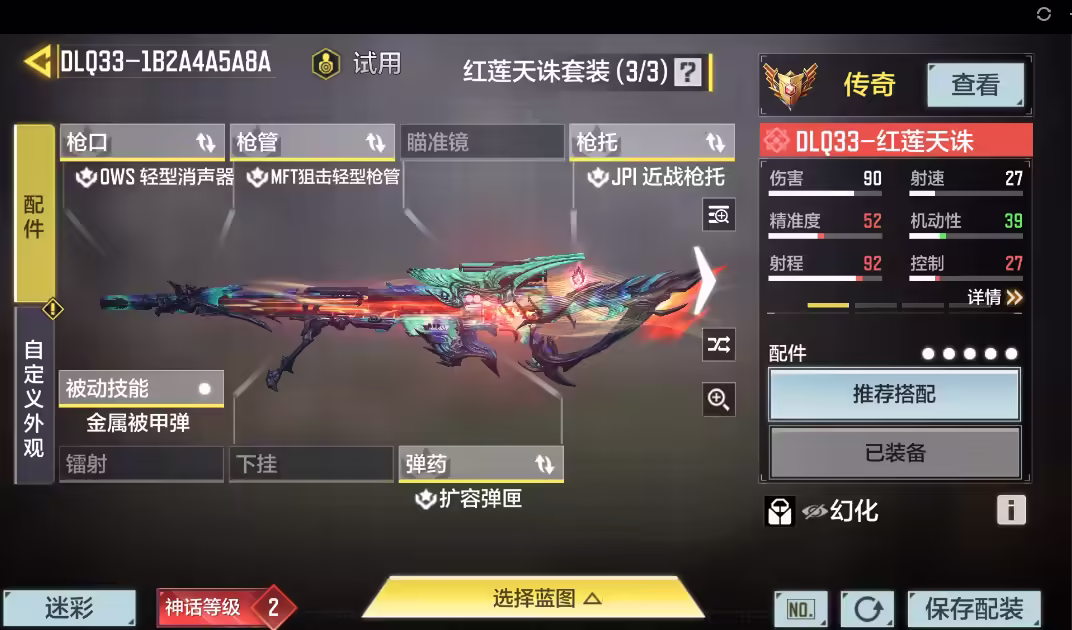Click the 查看 view button
Screen dimensions: 1072x630
974,86
